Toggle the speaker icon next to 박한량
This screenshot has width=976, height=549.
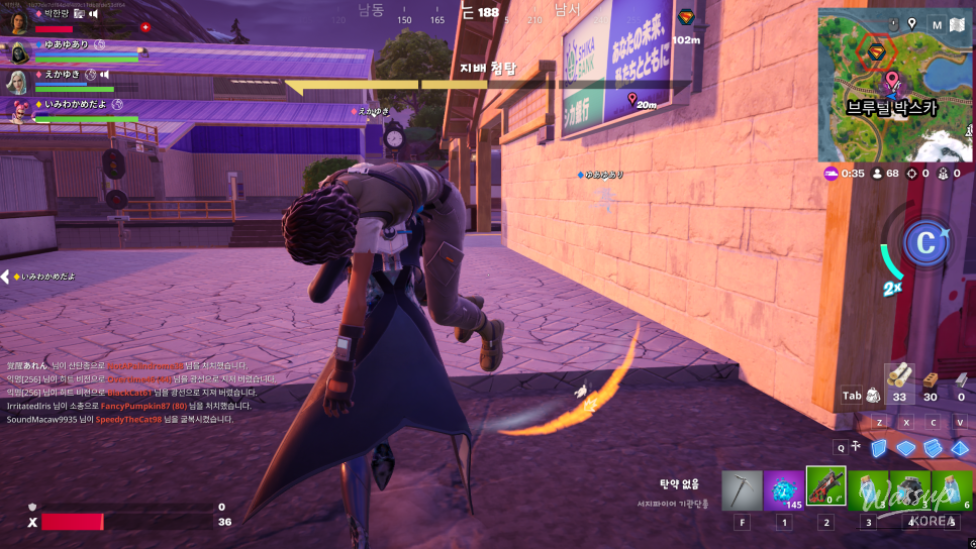click(93, 14)
